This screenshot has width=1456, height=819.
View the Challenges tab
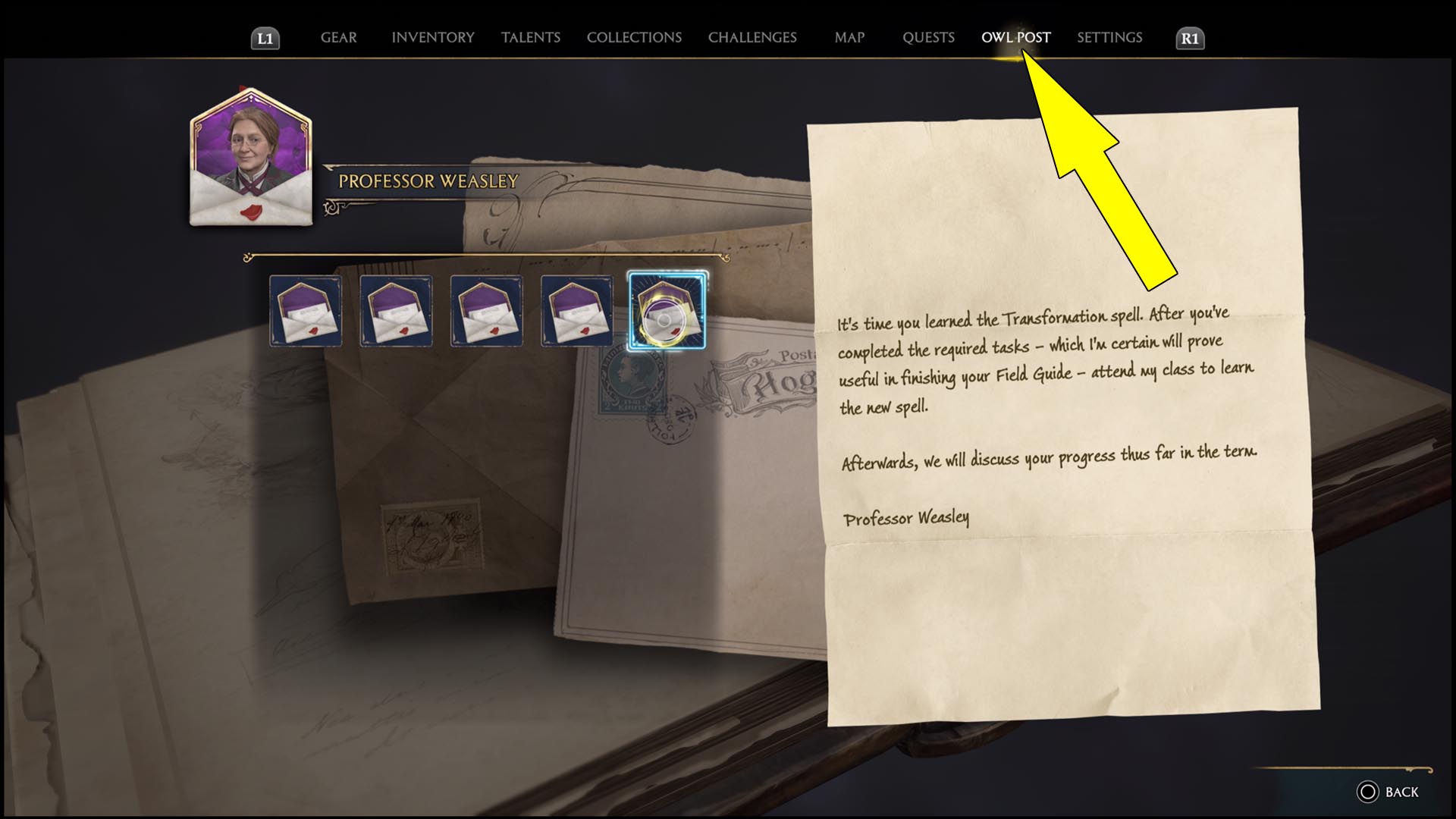752,37
